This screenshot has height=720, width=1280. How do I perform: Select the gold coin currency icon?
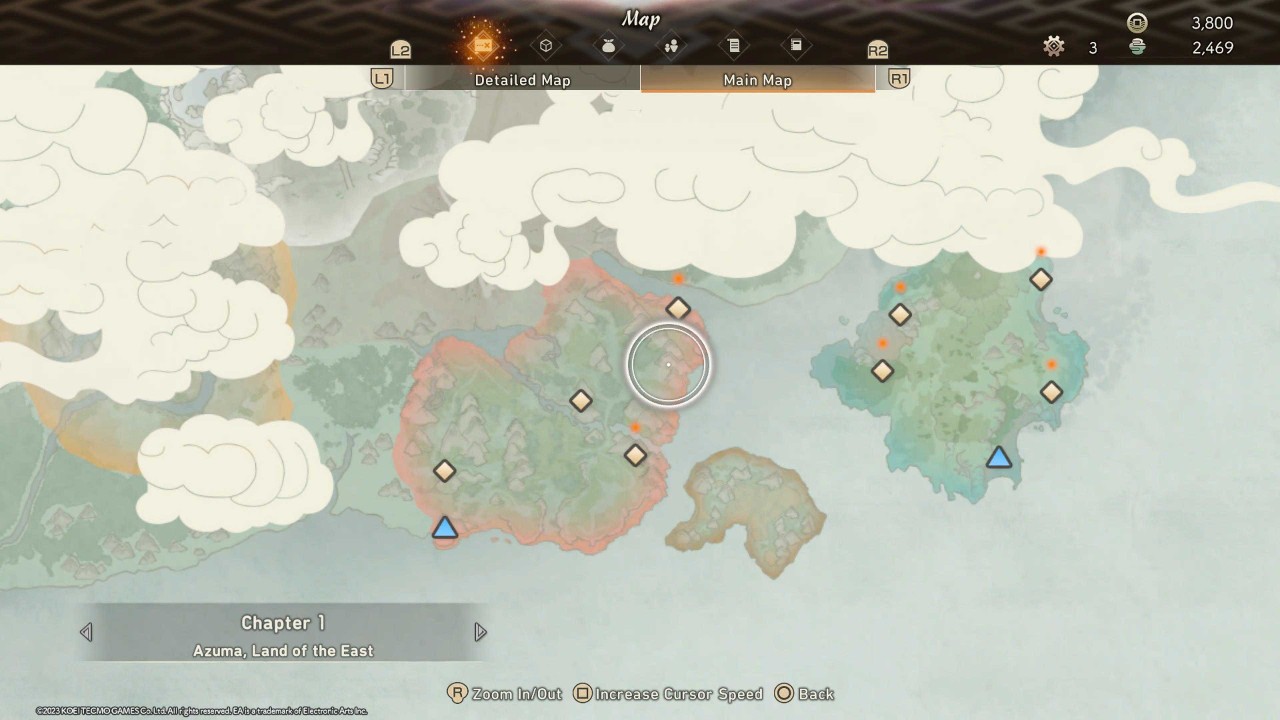[1138, 21]
